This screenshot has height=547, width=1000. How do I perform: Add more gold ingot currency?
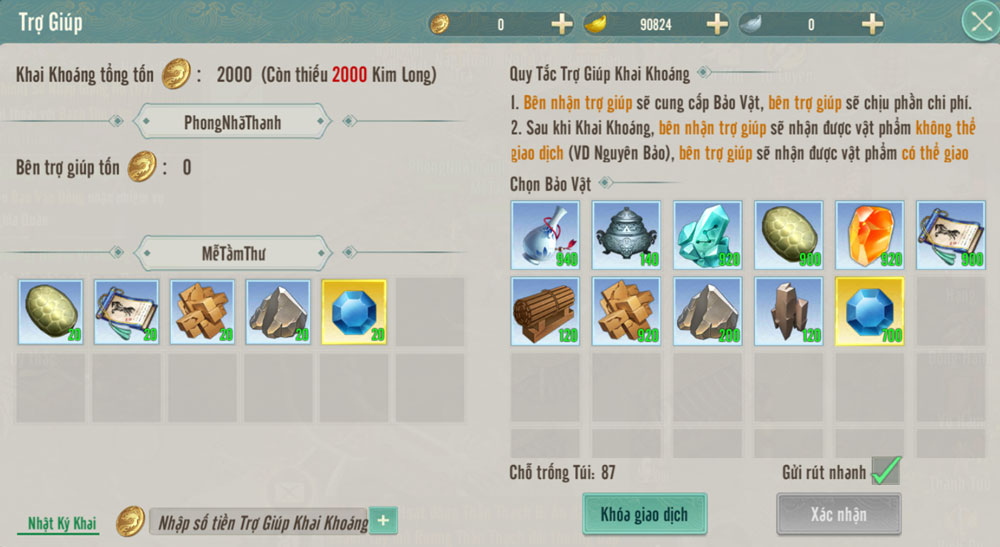point(717,24)
